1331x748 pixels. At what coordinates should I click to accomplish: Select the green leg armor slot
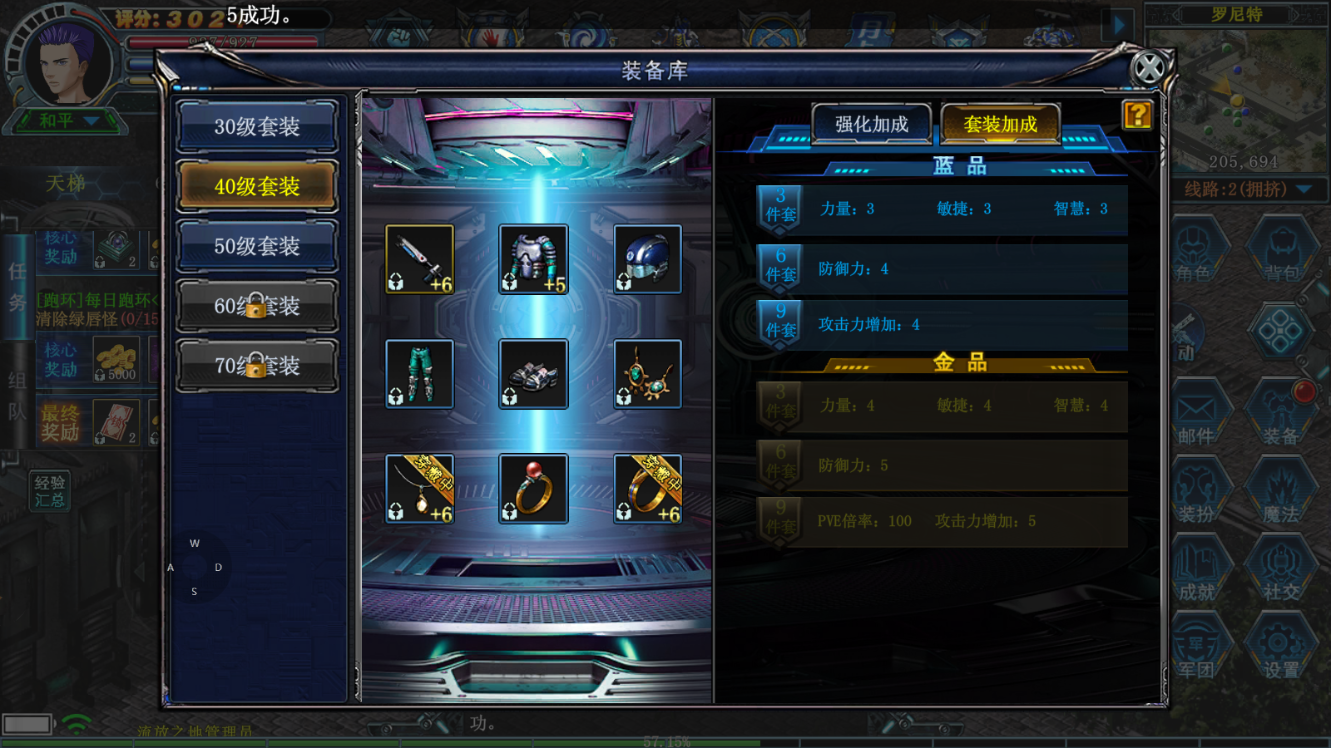pyautogui.click(x=420, y=374)
